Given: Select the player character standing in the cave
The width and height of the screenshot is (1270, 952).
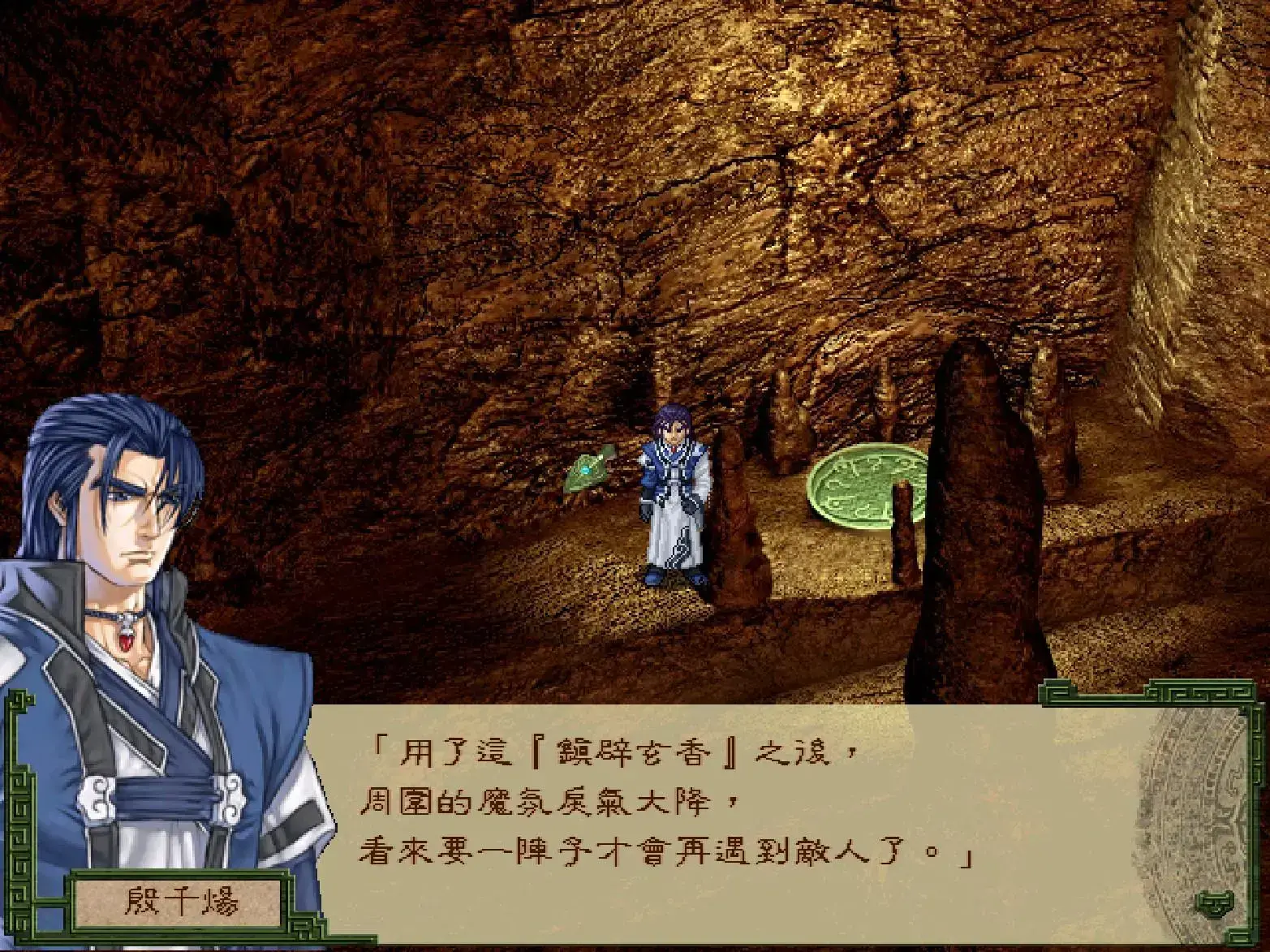Looking at the screenshot, I should point(675,495).
